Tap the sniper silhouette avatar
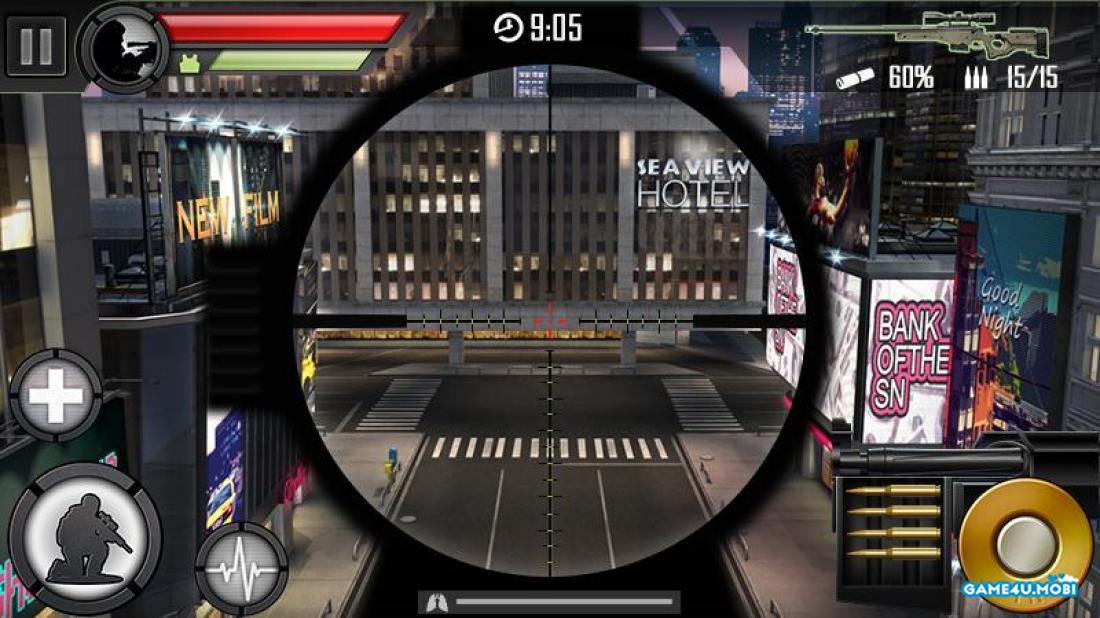 (x=123, y=47)
